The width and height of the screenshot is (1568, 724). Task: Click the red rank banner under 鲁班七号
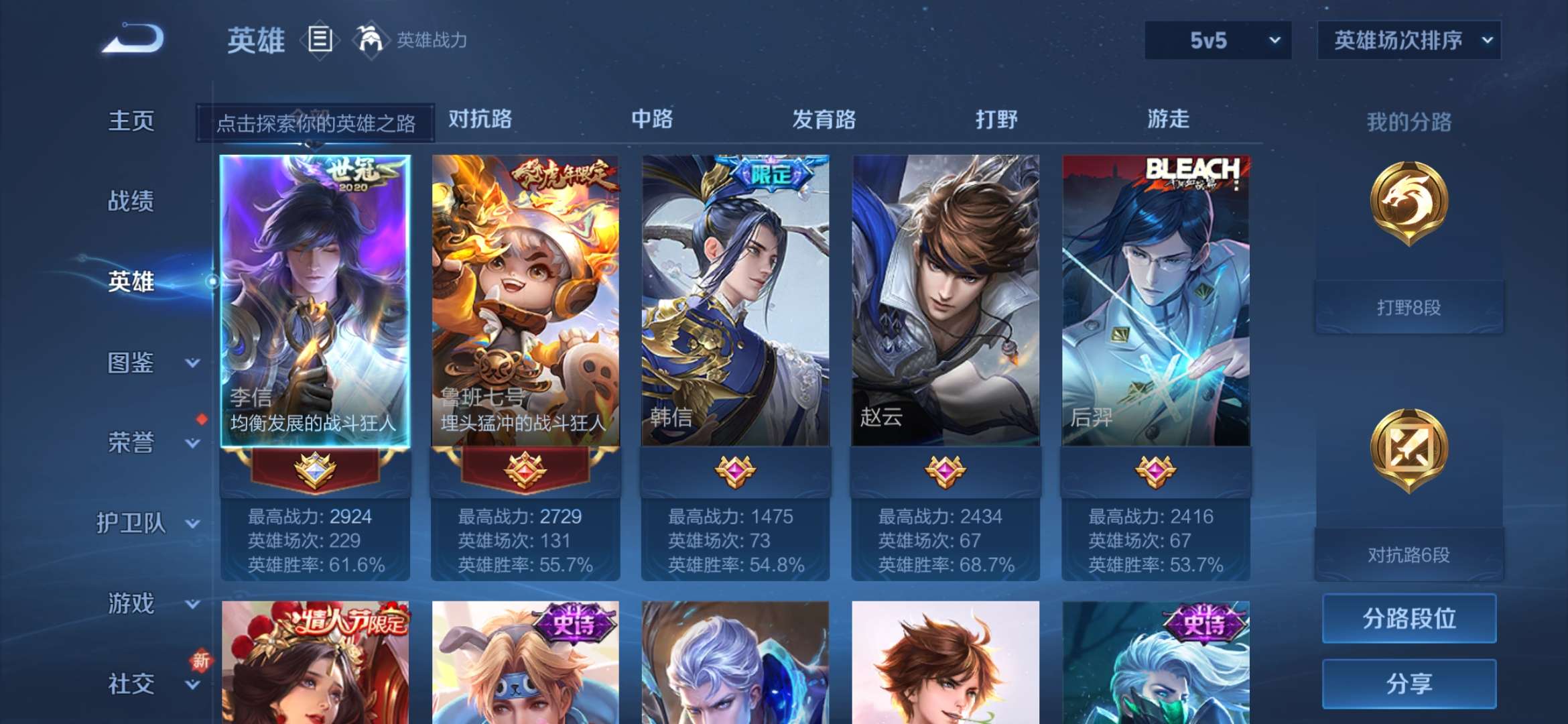point(527,472)
